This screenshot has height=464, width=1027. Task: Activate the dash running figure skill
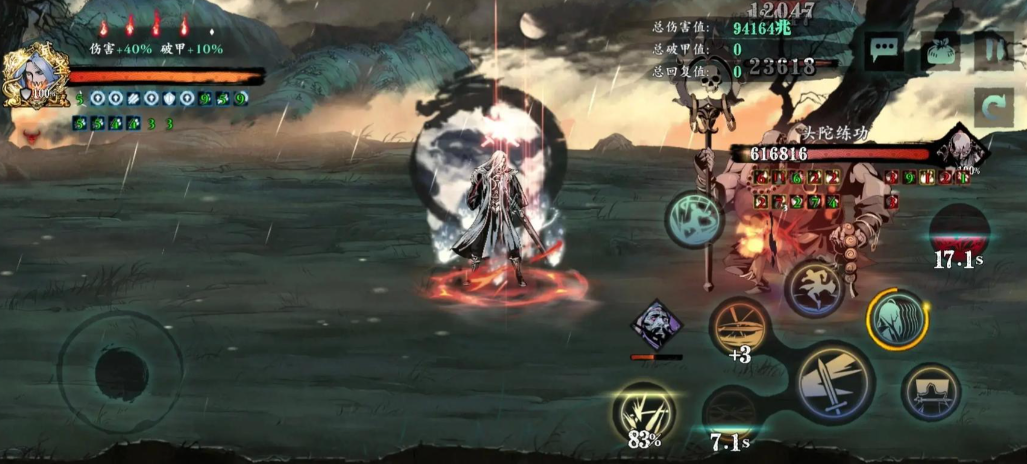[815, 288]
